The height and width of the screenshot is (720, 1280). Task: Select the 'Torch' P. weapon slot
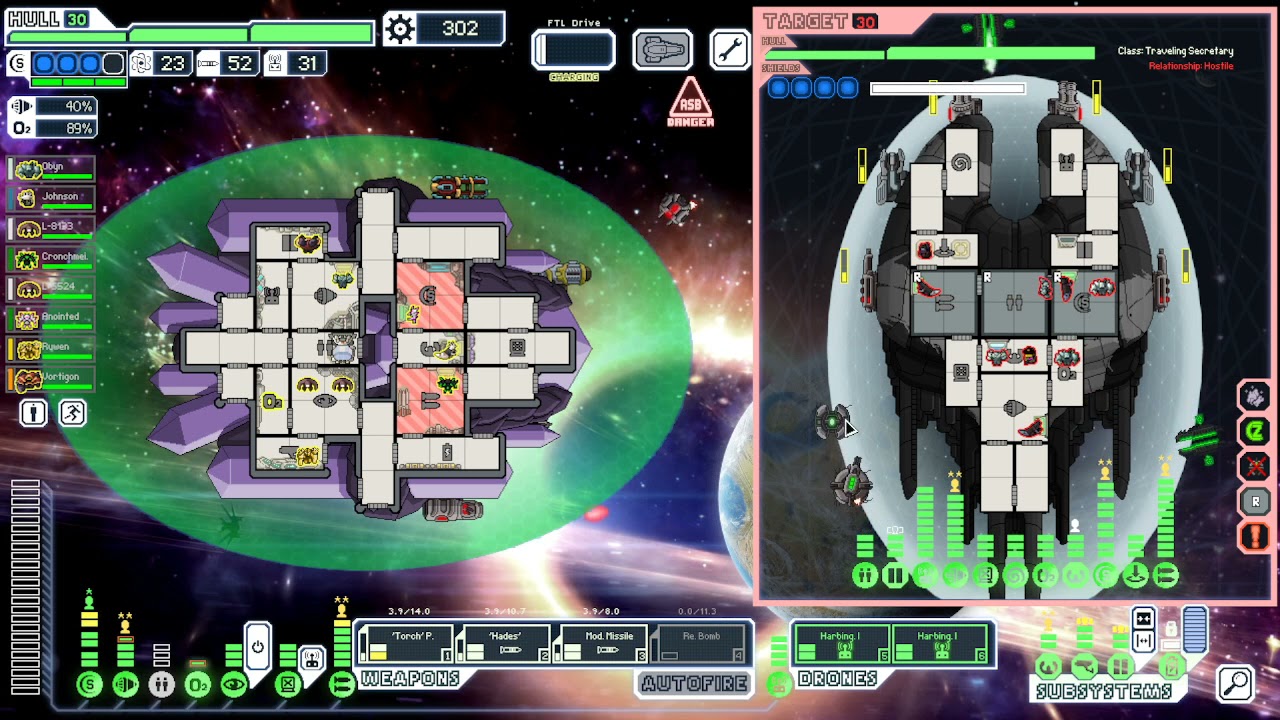pos(406,644)
